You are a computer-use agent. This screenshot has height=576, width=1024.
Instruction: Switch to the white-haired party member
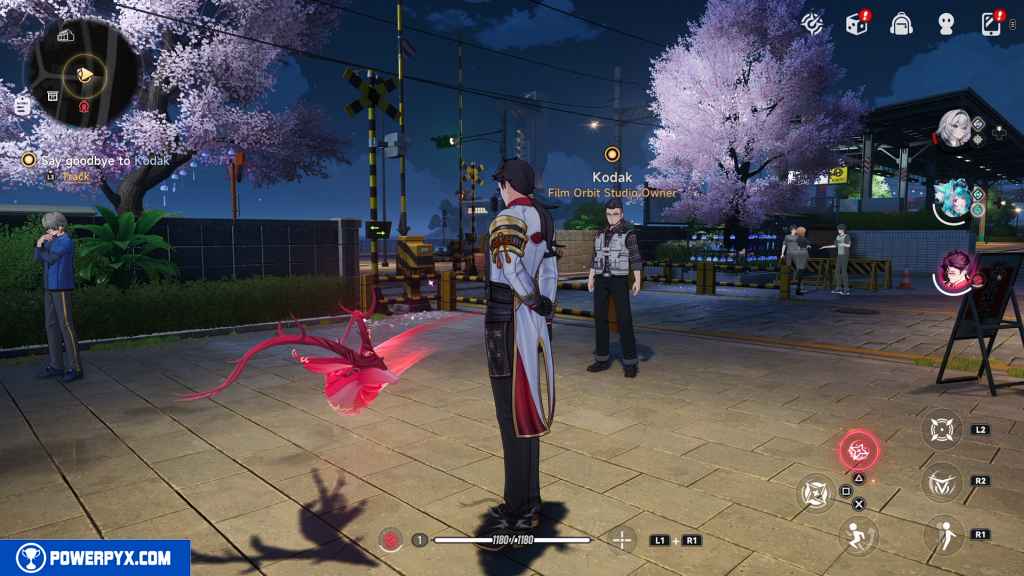point(955,128)
